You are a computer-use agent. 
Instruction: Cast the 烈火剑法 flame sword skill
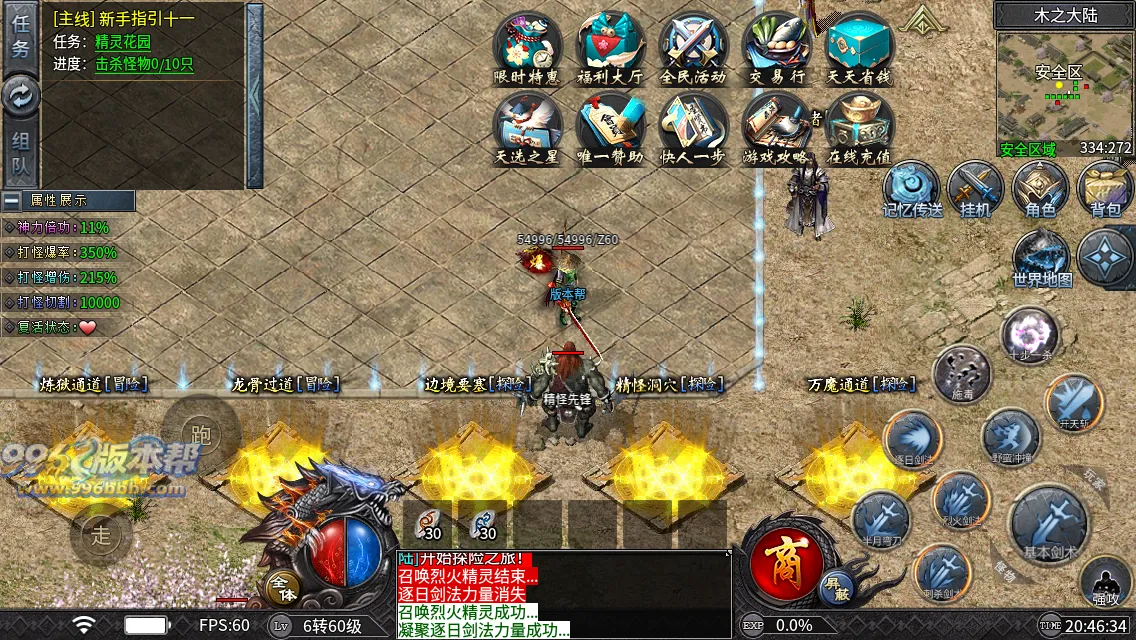point(960,500)
